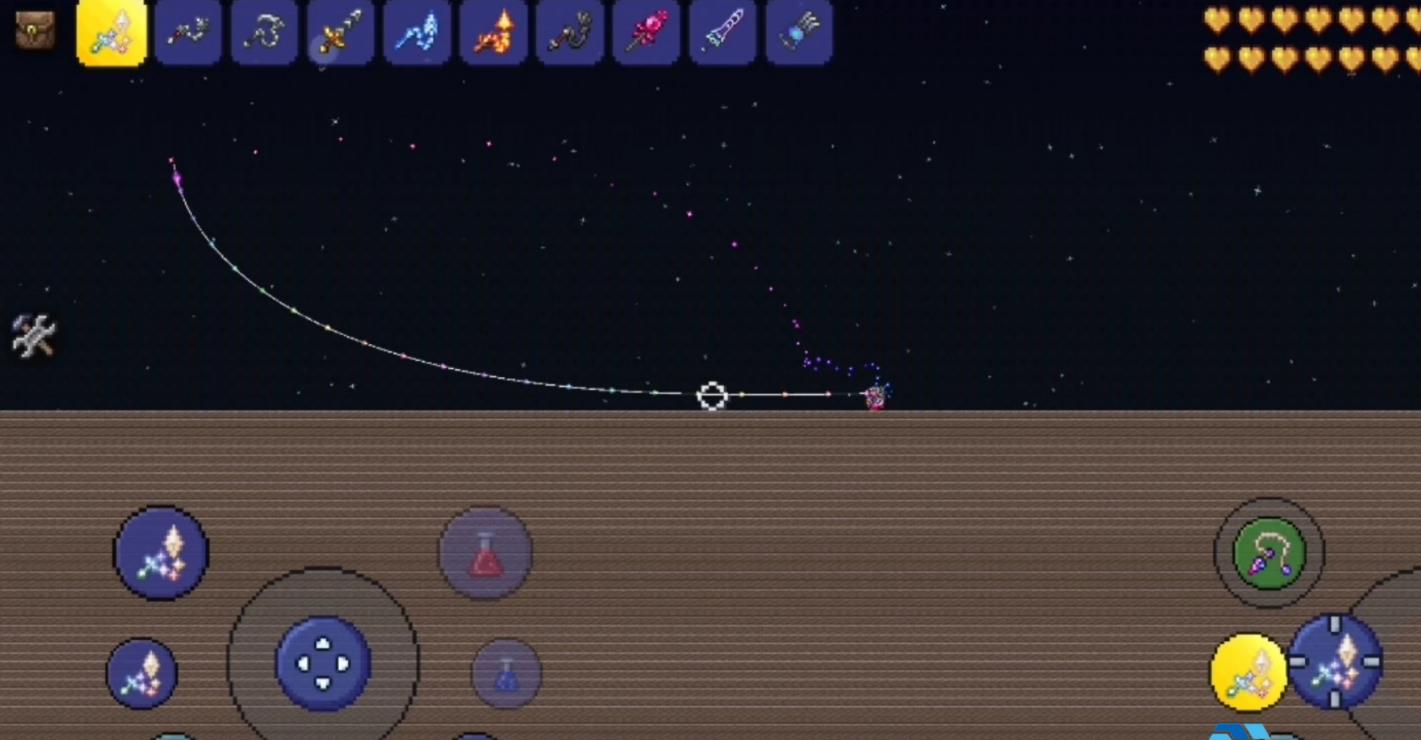Tap the whip aim button with crosshair ticks
1421x740 pixels.
coord(1335,661)
